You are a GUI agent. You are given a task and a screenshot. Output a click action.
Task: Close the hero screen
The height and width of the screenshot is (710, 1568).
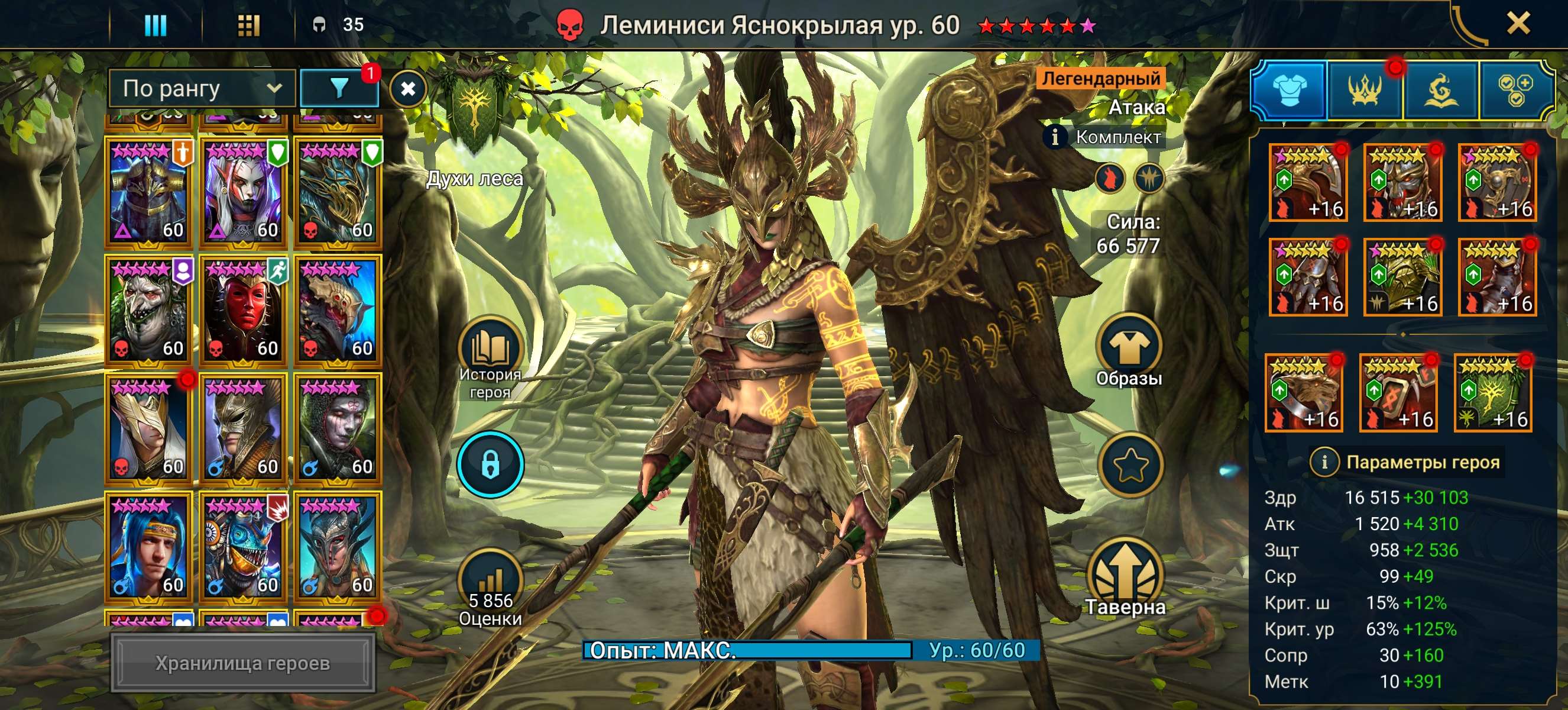pos(1518,24)
